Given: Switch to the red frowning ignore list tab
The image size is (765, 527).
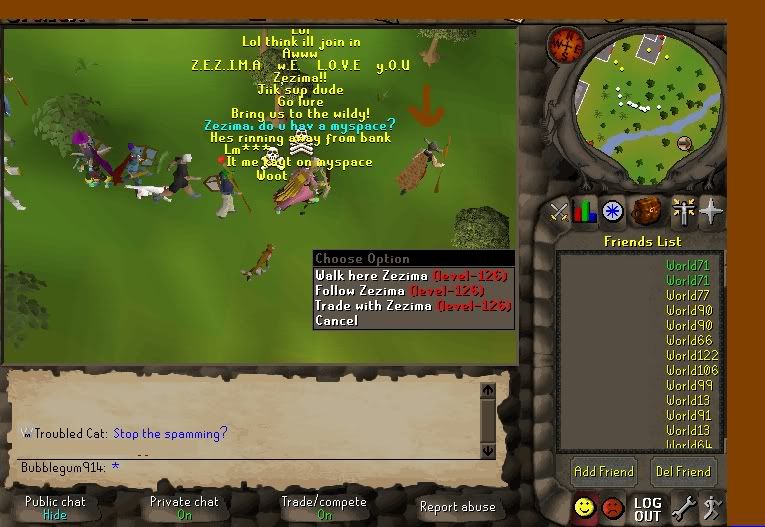Looking at the screenshot, I should click(x=613, y=508).
